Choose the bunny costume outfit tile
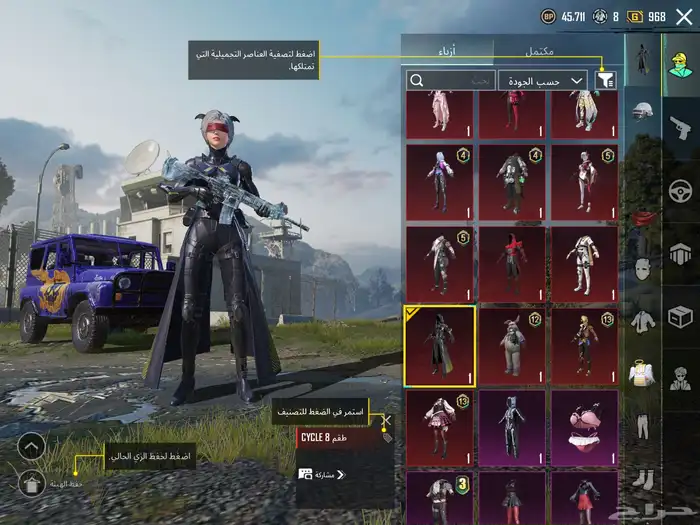This screenshot has height=525, width=700. (x=512, y=346)
